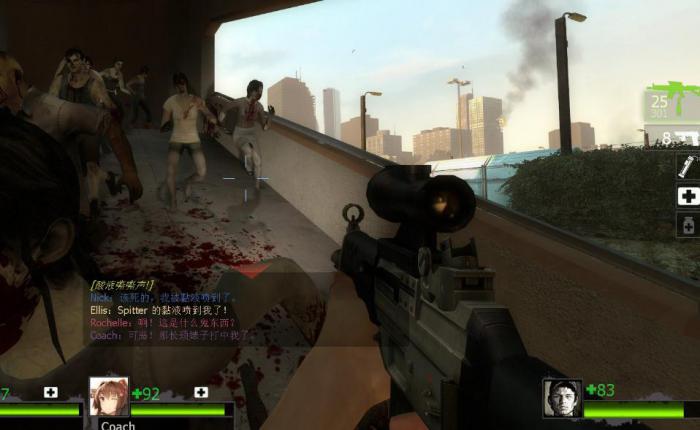
Task: Select the green assault rifle weapon slot
Action: tap(672, 101)
